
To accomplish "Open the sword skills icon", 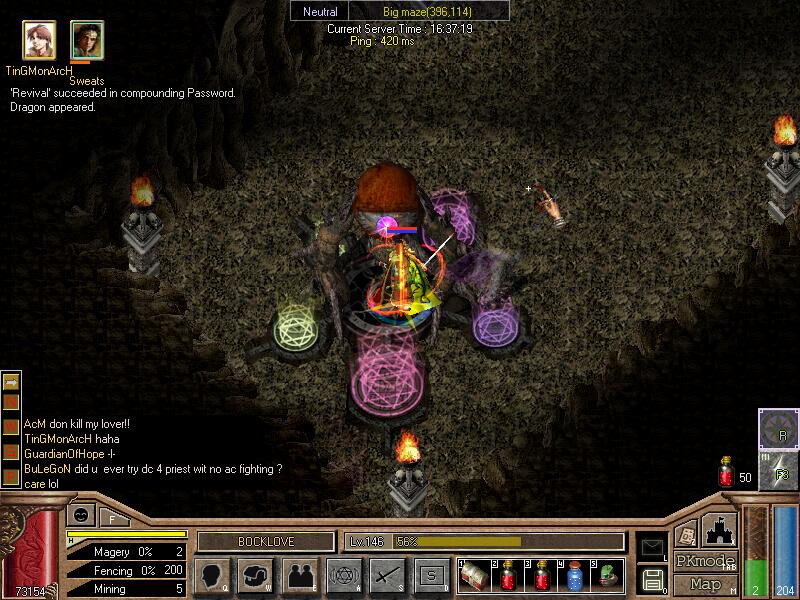I will [x=388, y=576].
